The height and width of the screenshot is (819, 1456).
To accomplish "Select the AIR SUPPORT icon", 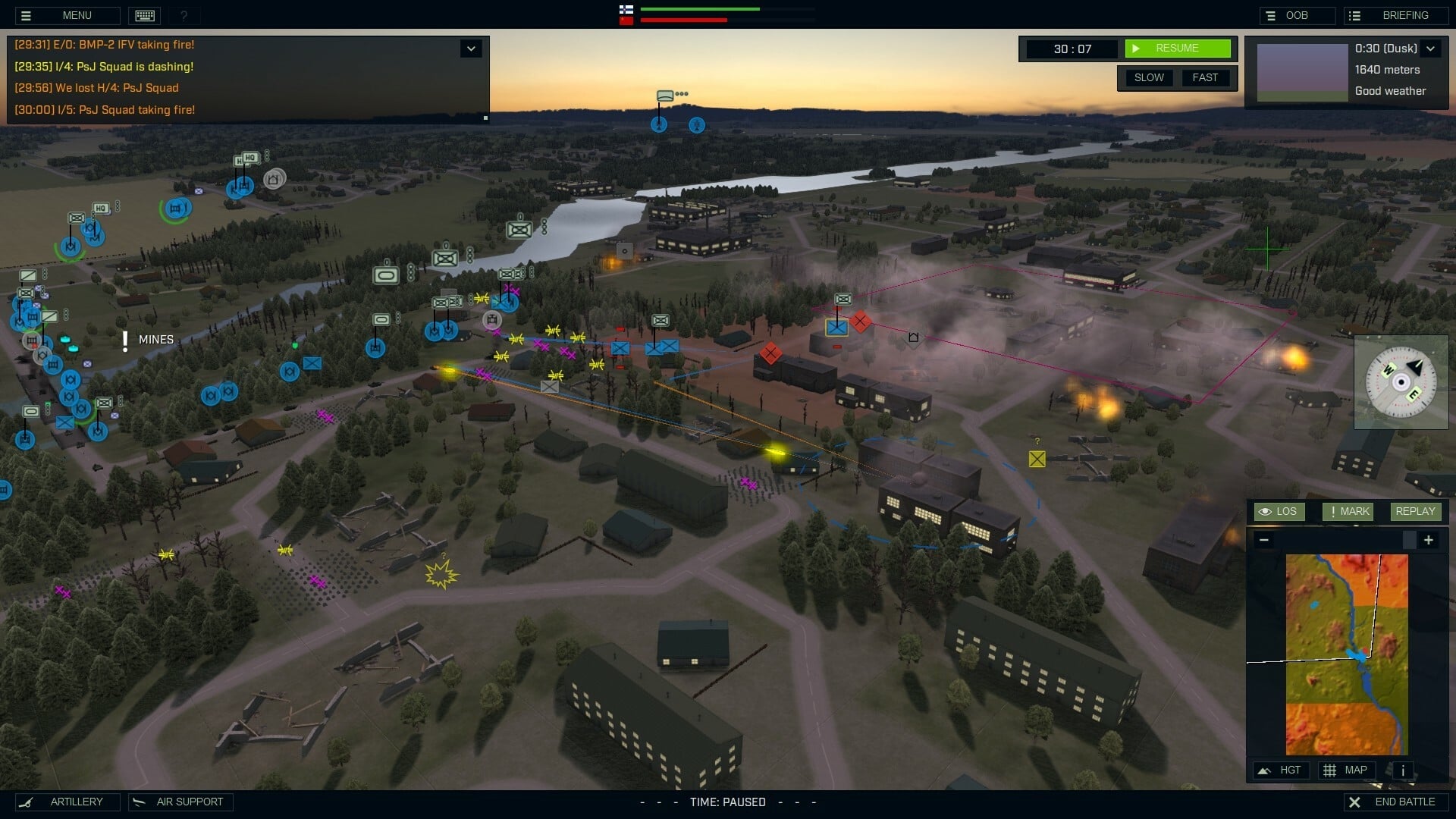I will click(x=140, y=802).
